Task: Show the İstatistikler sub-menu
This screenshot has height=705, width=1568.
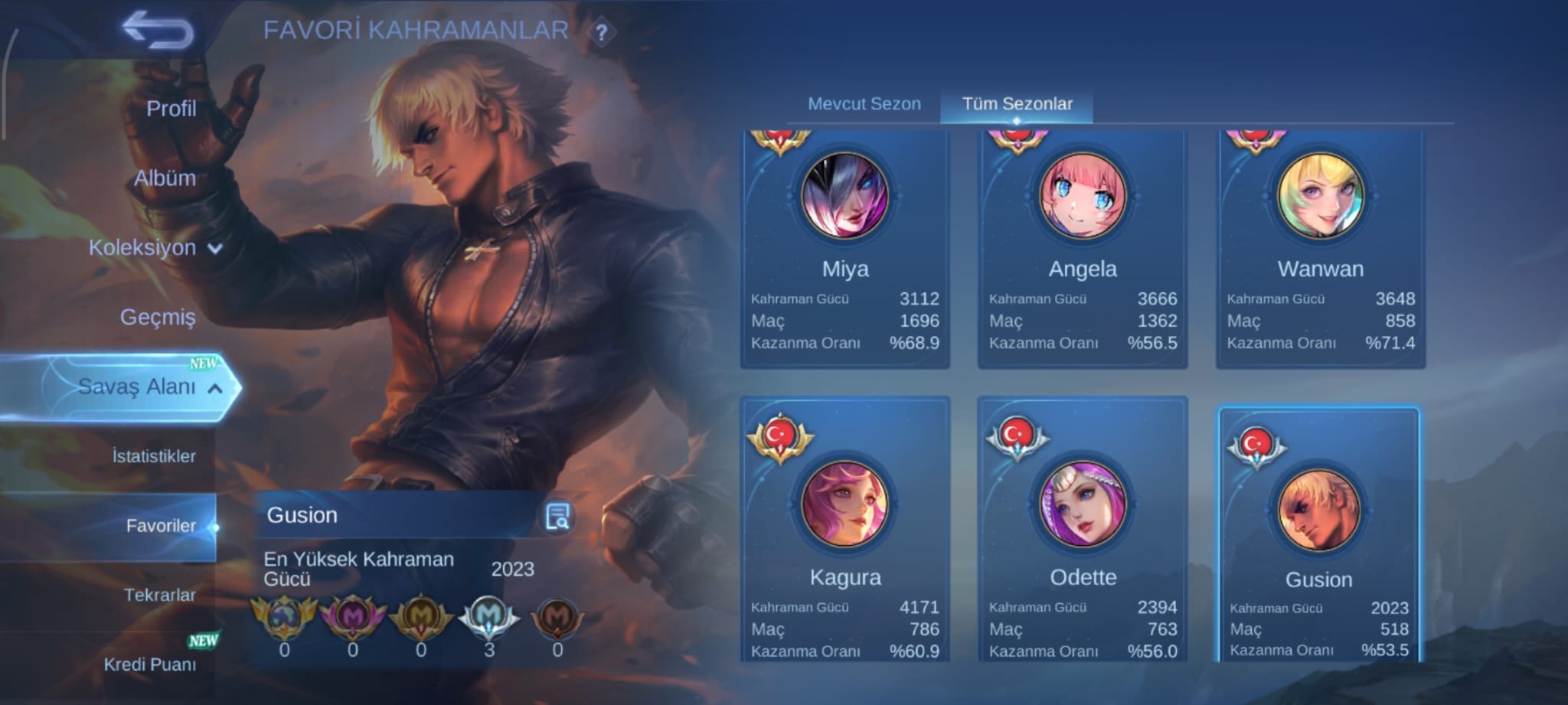Action: click(154, 456)
